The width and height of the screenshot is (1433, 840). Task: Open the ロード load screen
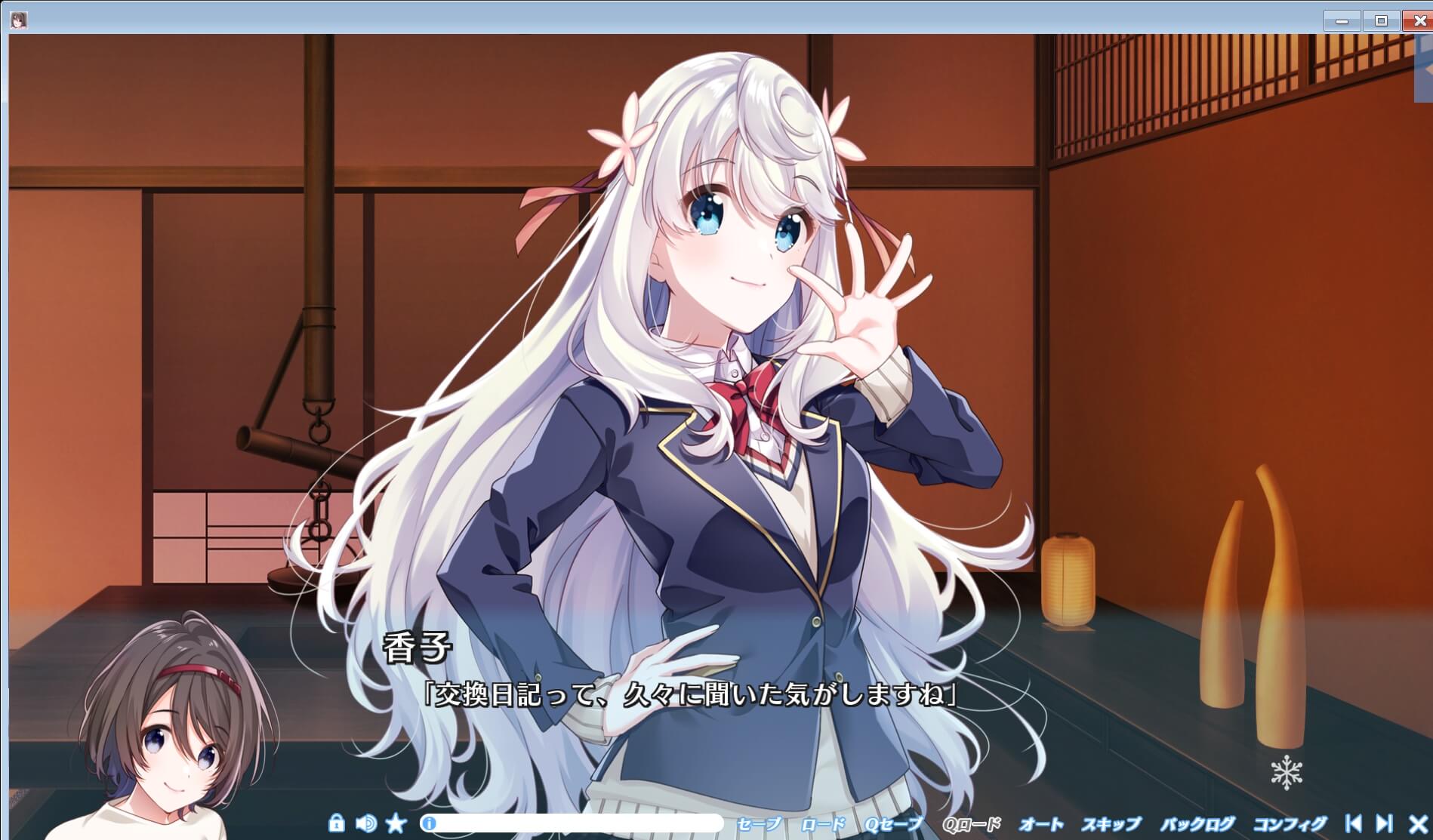click(x=823, y=824)
